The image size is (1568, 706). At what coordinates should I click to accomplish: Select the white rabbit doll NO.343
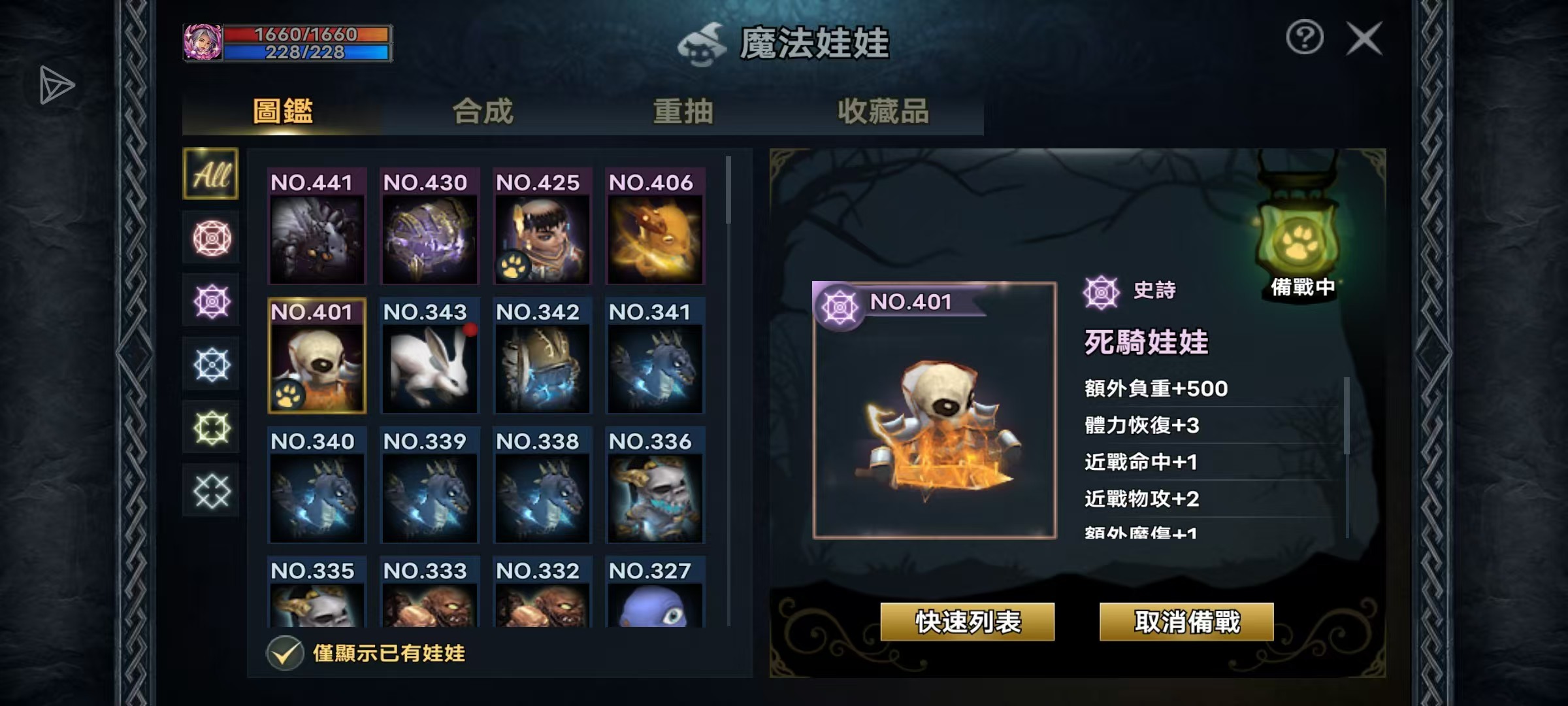429,356
